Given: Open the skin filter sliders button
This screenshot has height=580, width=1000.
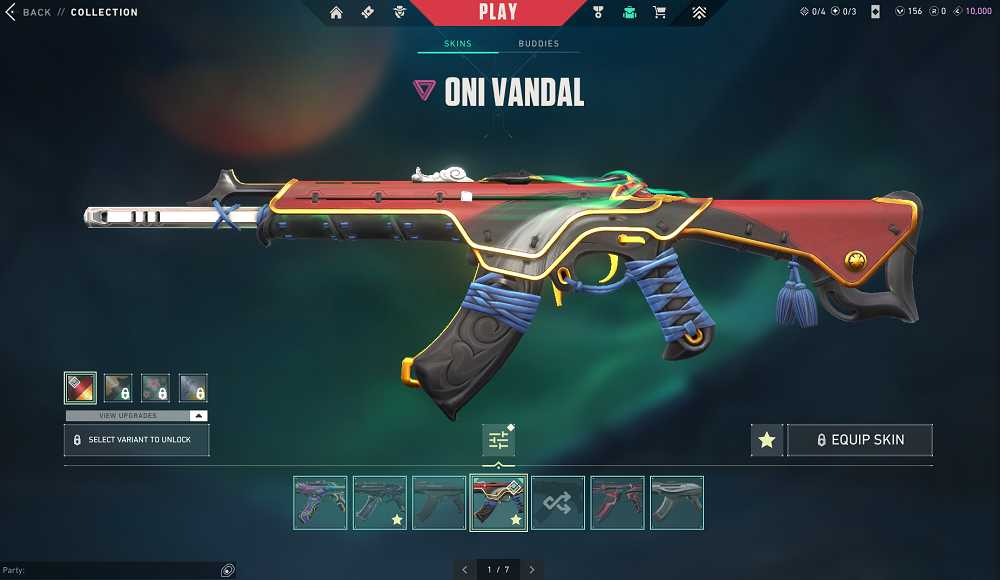Looking at the screenshot, I should (x=498, y=440).
